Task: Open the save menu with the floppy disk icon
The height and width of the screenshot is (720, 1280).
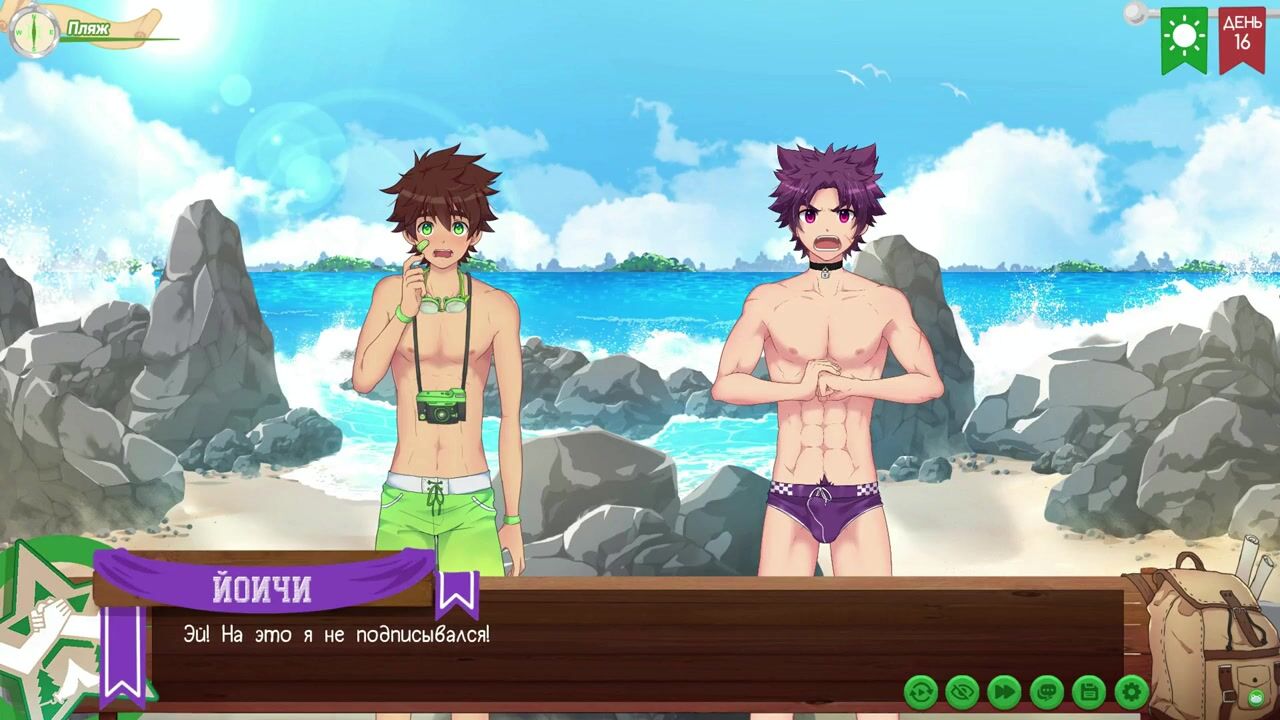Action: (x=1088, y=691)
